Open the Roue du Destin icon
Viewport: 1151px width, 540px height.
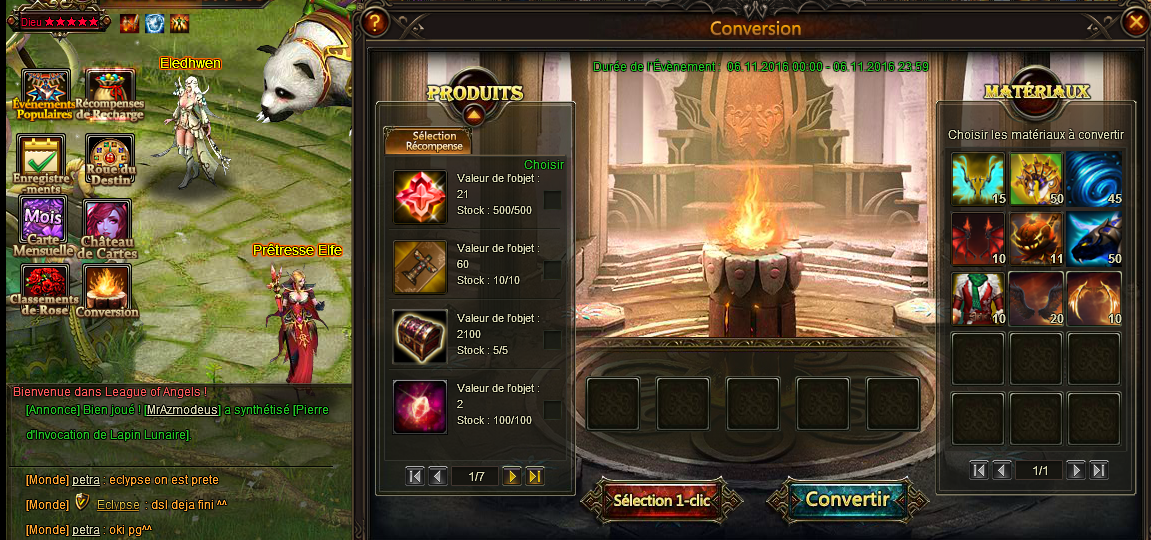(109, 159)
